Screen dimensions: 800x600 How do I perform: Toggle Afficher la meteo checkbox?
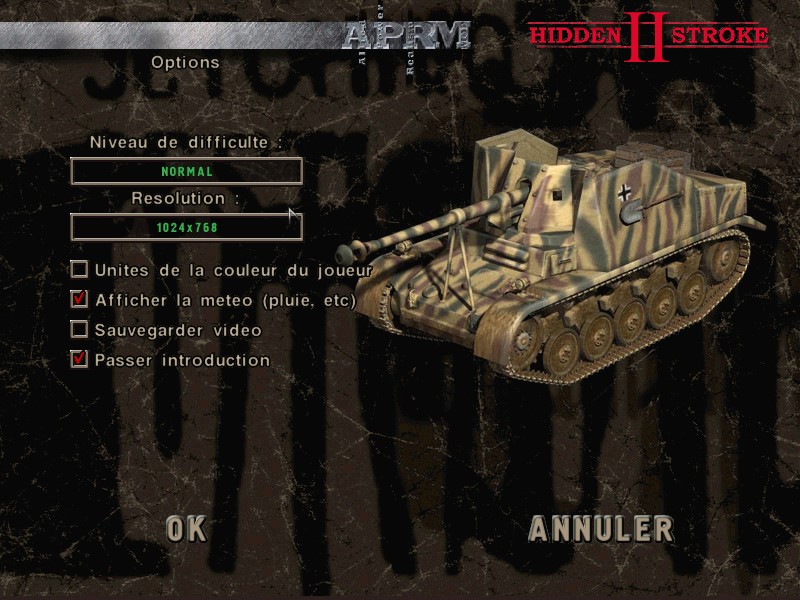[x=79, y=299]
